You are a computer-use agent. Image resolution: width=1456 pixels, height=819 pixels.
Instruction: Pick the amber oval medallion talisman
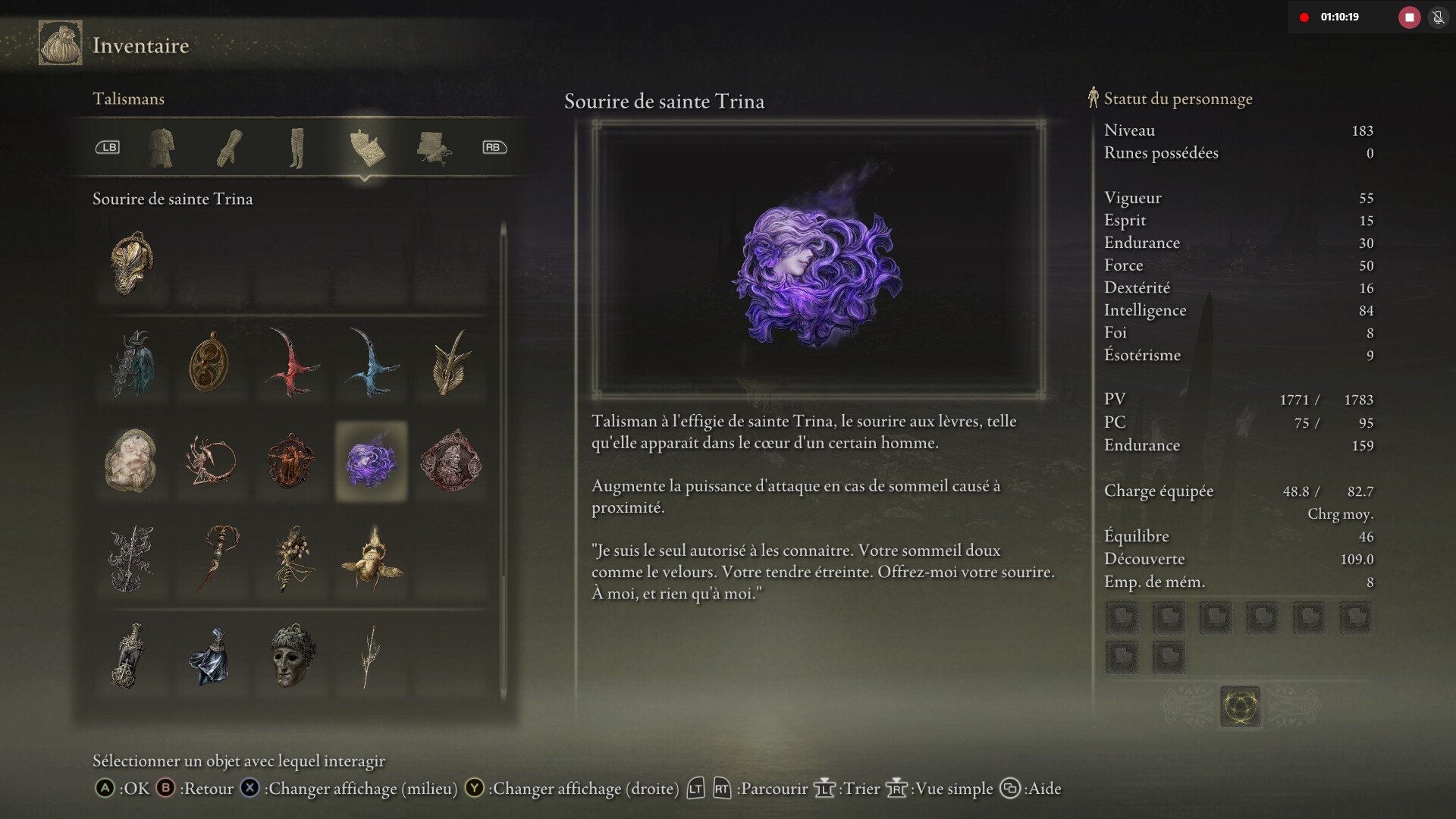pyautogui.click(x=209, y=362)
